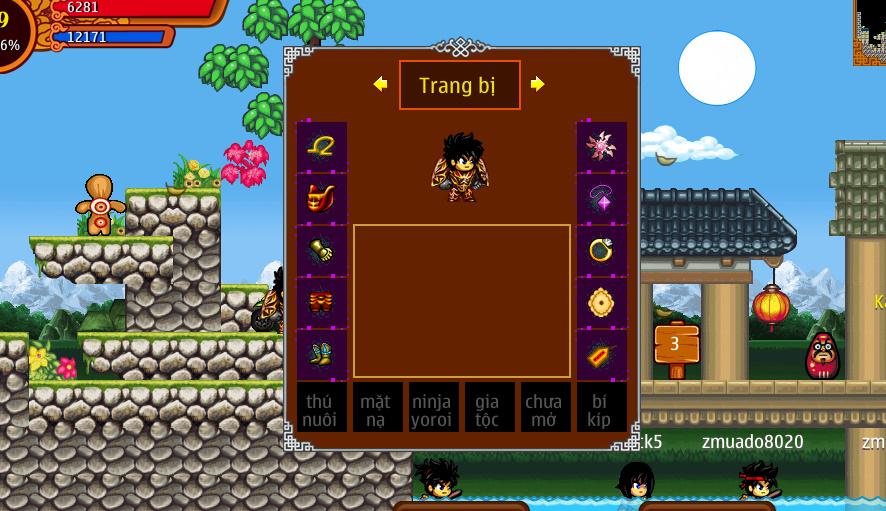Click the right arrow beside Trang bị
Image resolution: width=886 pixels, height=511 pixels.
(x=538, y=84)
